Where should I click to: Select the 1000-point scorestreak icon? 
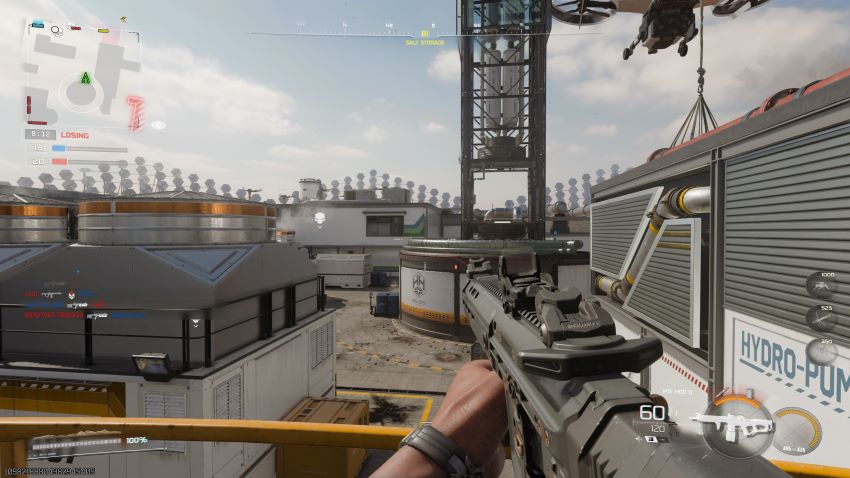(x=822, y=286)
